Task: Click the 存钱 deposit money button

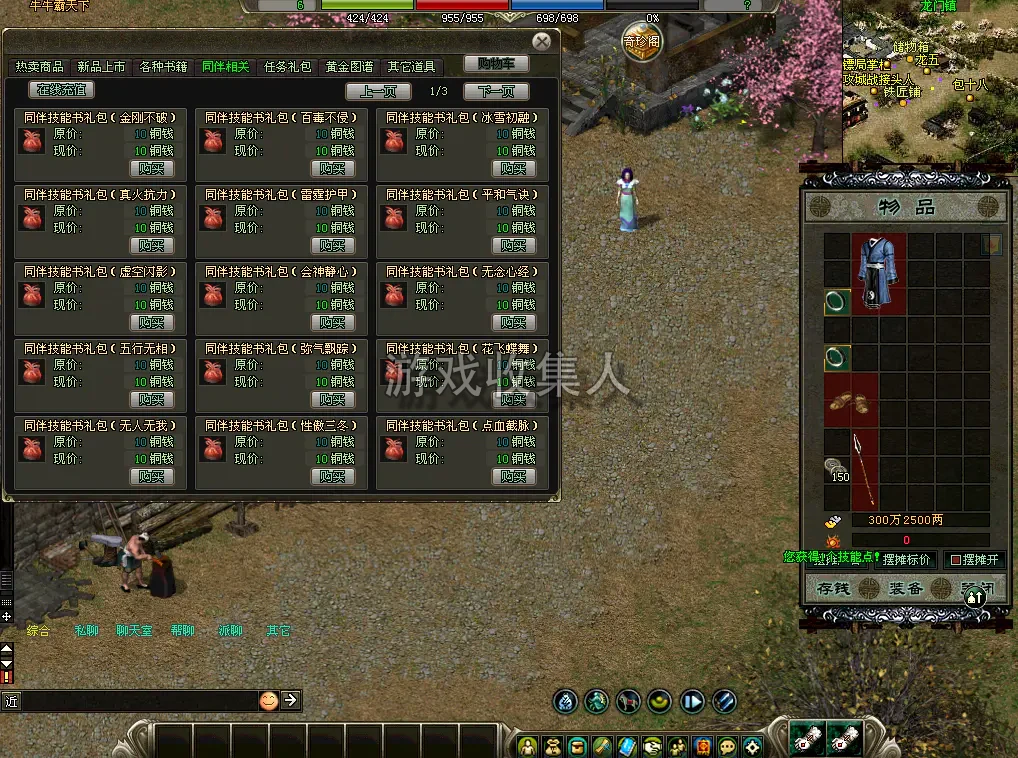Action: (x=832, y=588)
